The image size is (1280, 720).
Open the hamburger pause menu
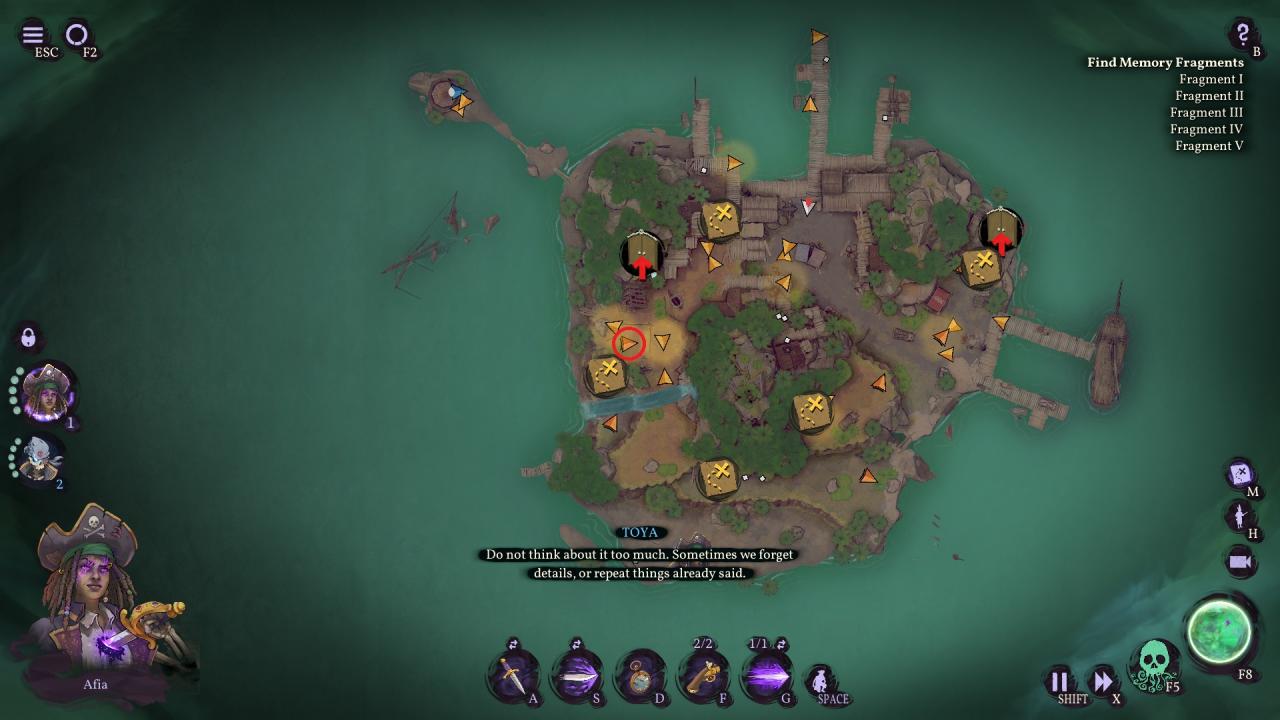click(33, 35)
